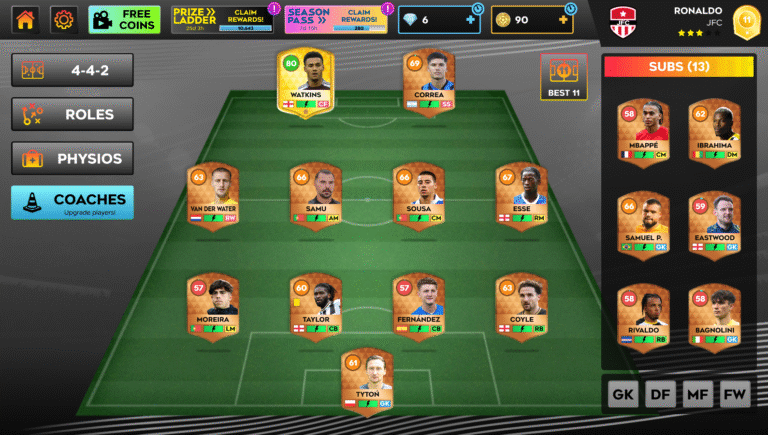Image resolution: width=768 pixels, height=435 pixels.
Task: Apply Best 11 lineup
Action: (563, 78)
